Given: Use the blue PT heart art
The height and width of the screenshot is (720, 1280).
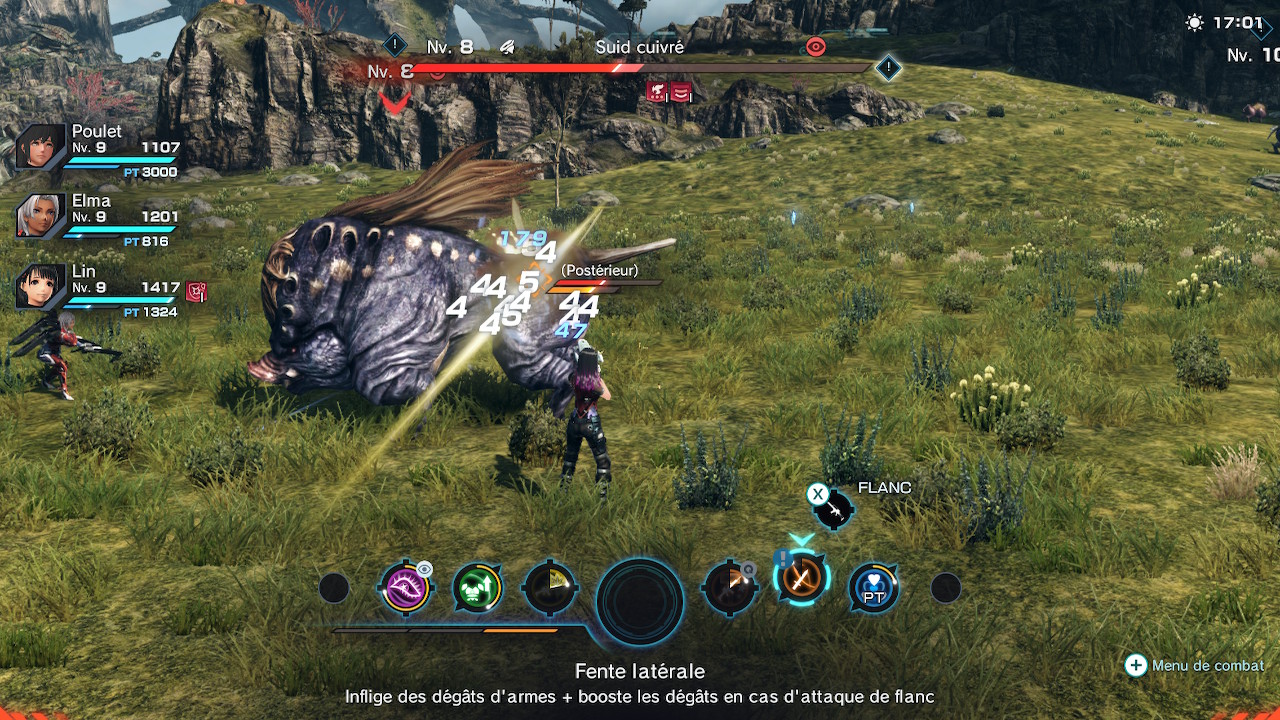Looking at the screenshot, I should [x=873, y=588].
